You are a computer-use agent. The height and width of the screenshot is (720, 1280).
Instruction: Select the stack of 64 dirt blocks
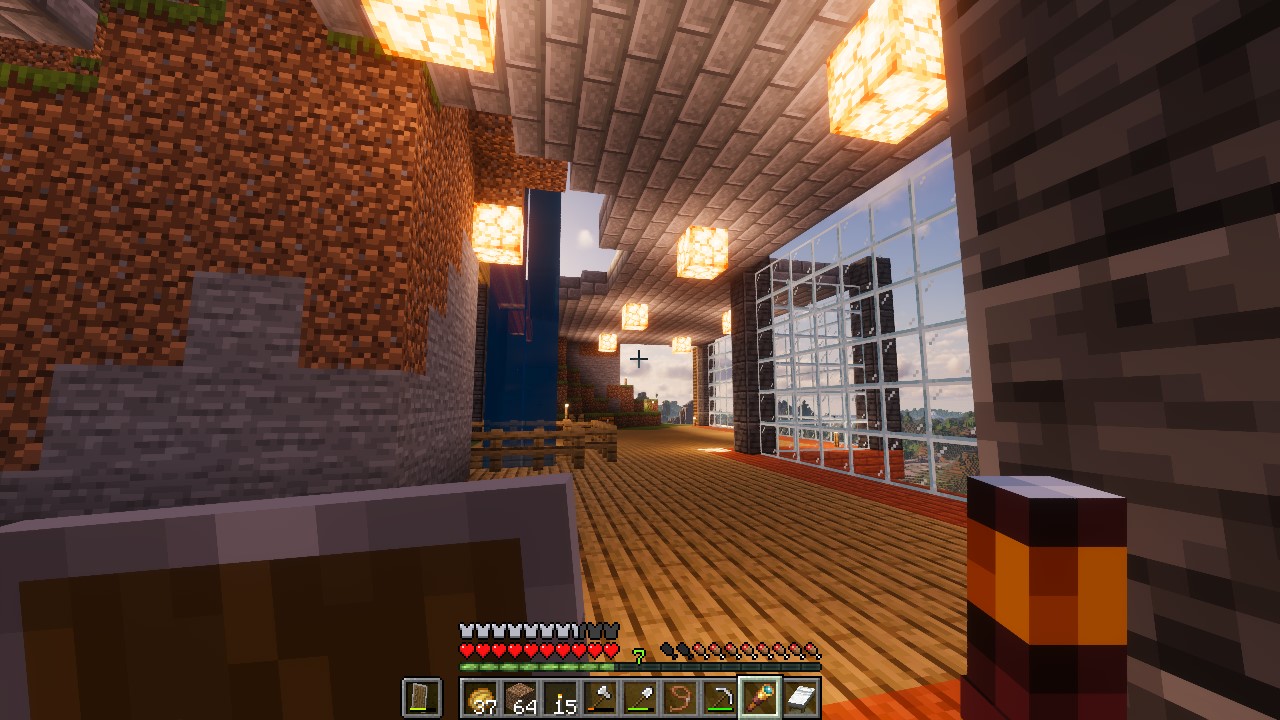point(520,697)
